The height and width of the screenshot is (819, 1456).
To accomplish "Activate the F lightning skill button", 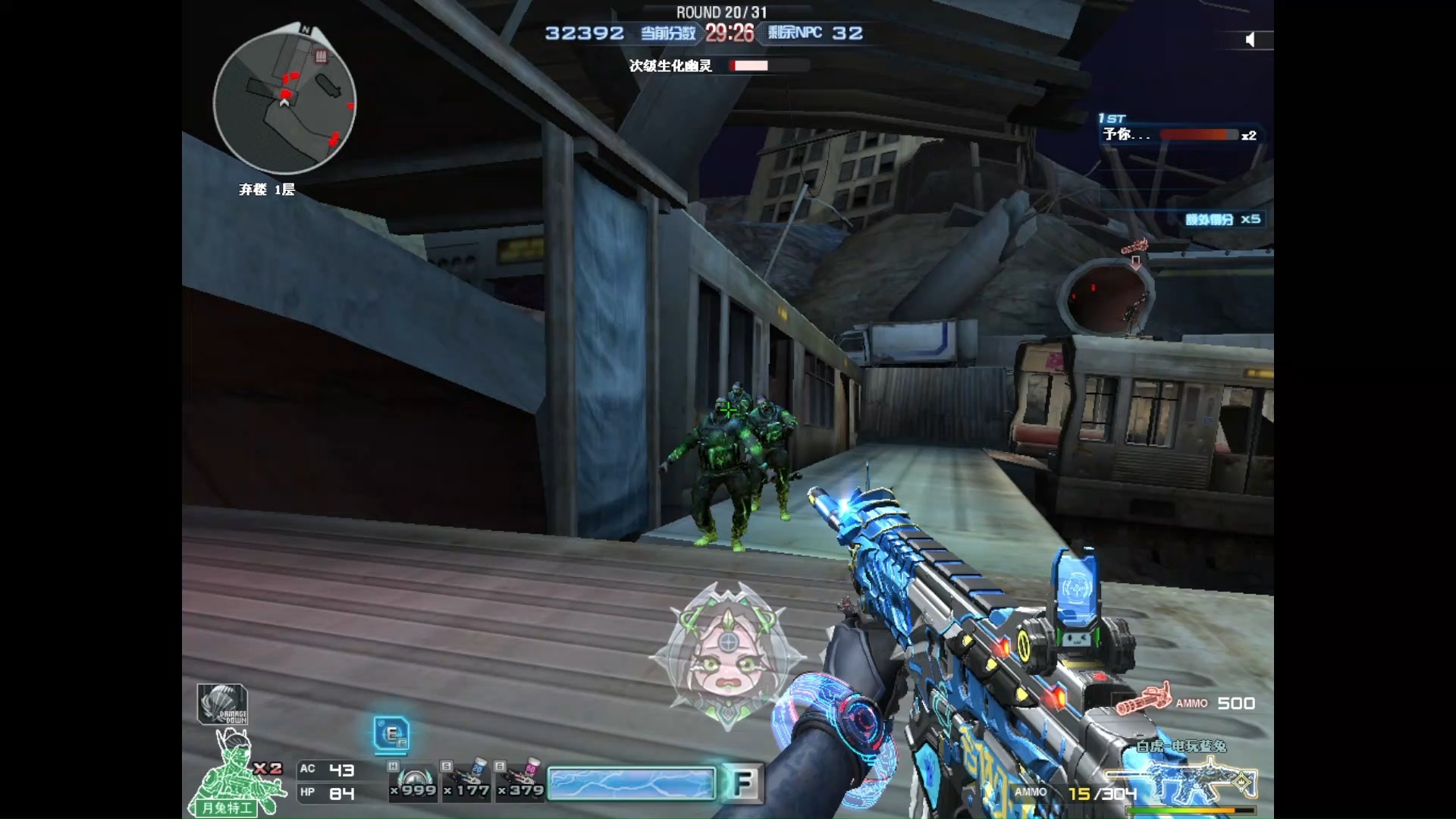I will [x=742, y=783].
